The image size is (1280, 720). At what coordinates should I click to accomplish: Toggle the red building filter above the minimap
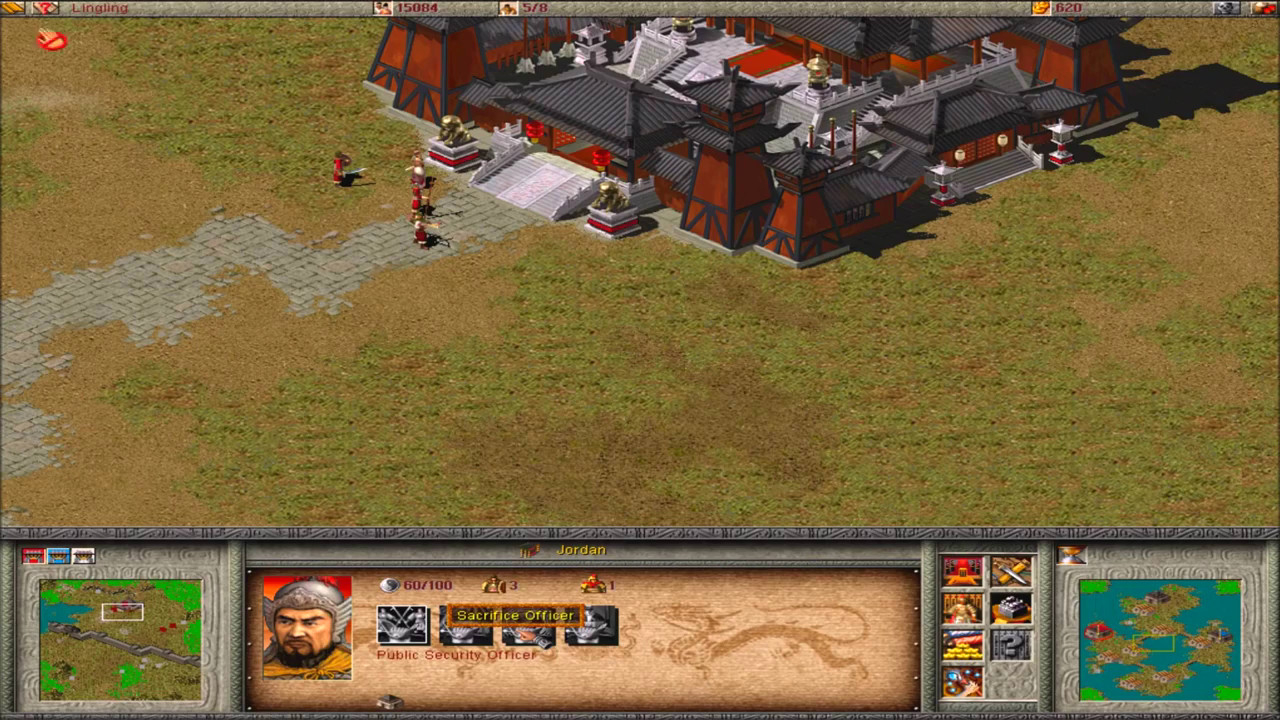[x=33, y=555]
